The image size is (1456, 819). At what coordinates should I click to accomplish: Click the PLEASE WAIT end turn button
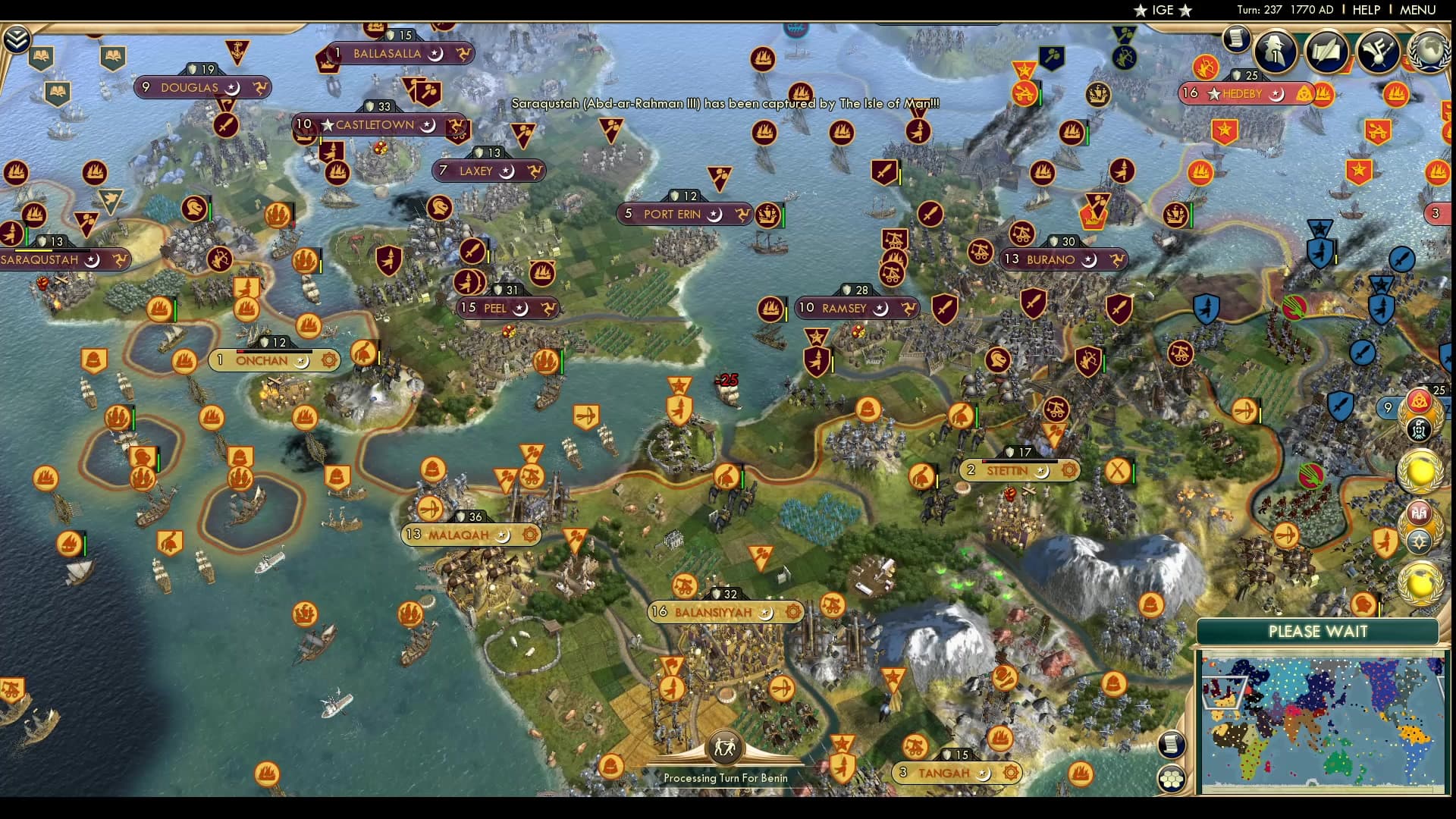1317,632
